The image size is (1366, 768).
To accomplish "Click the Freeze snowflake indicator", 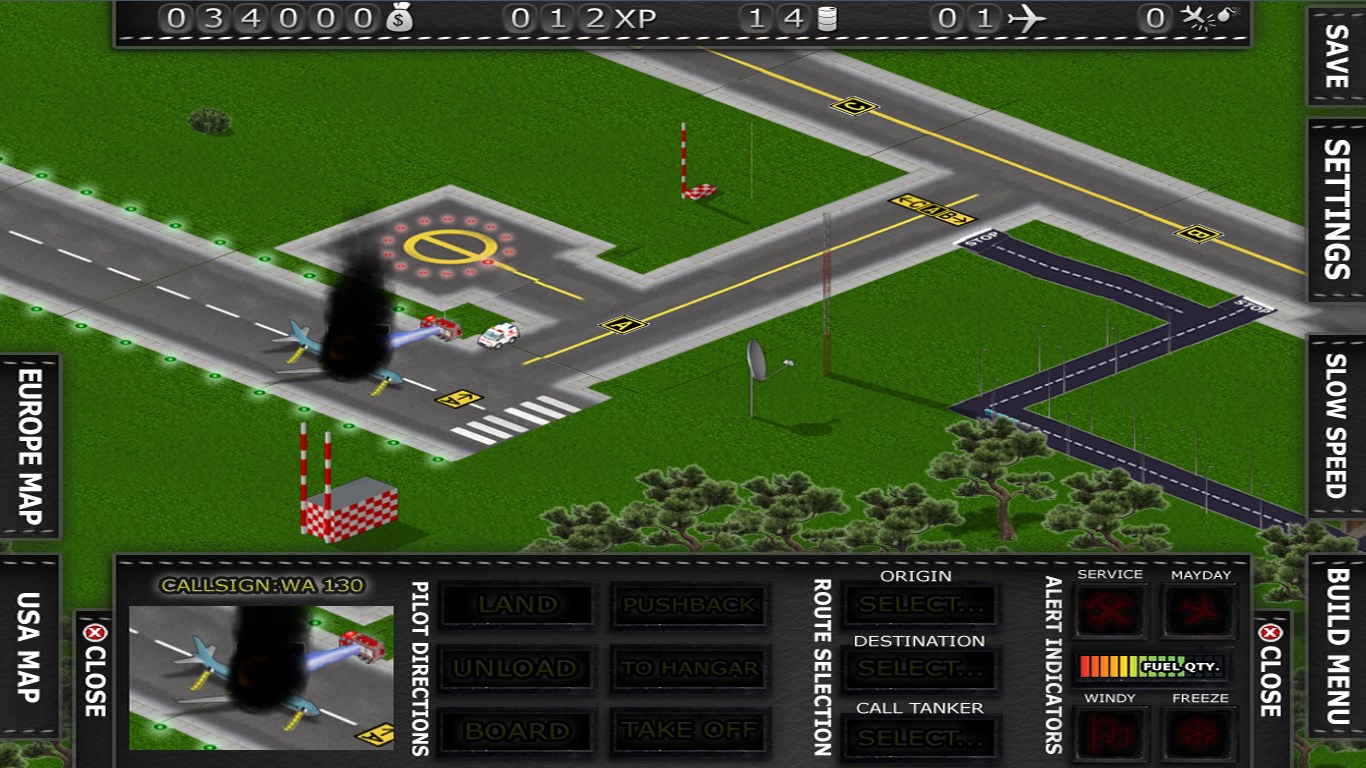I will (1200, 733).
